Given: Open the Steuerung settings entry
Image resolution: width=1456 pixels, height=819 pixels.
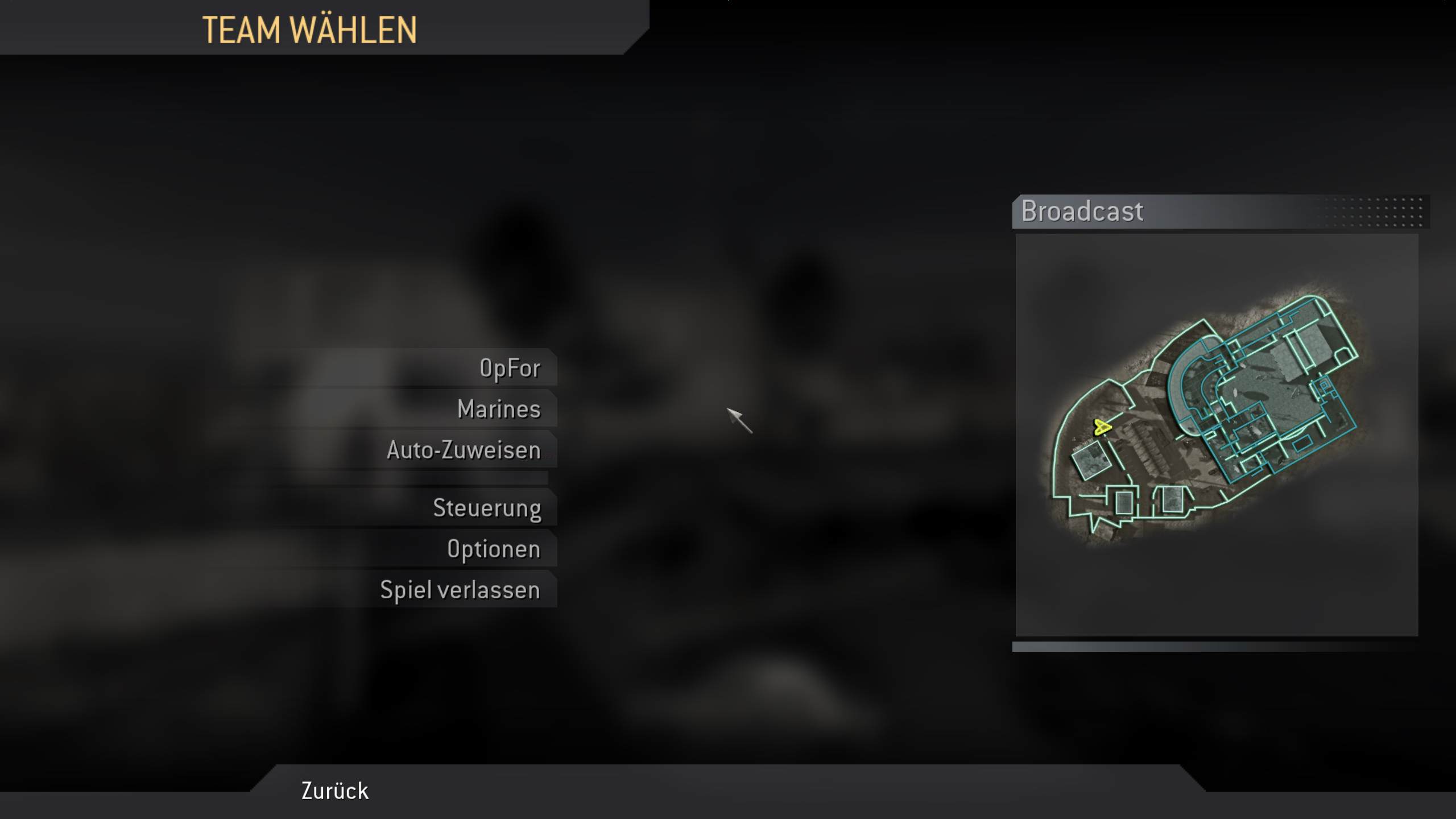Looking at the screenshot, I should (x=487, y=508).
